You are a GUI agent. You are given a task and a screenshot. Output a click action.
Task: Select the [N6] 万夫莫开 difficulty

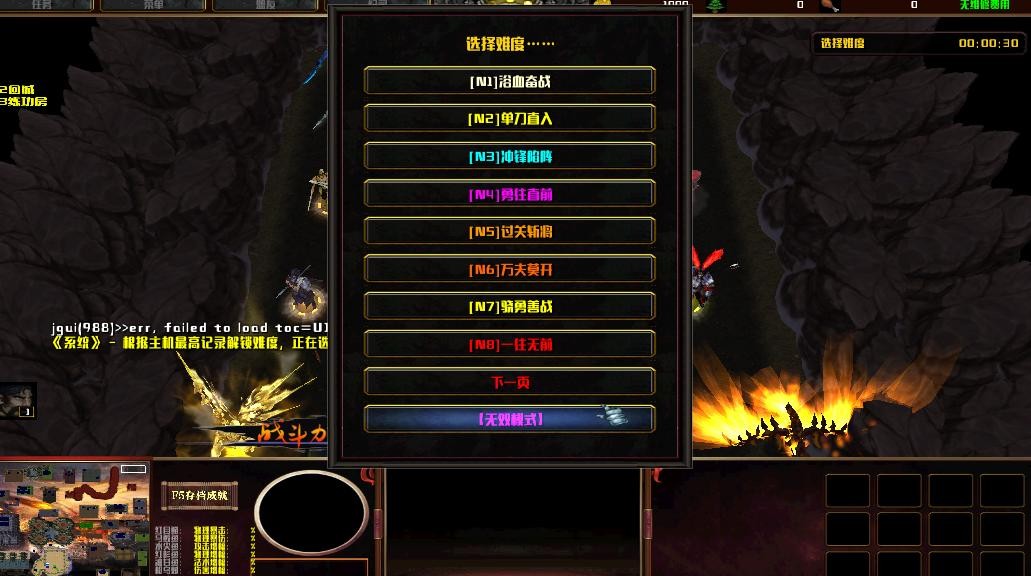509,269
